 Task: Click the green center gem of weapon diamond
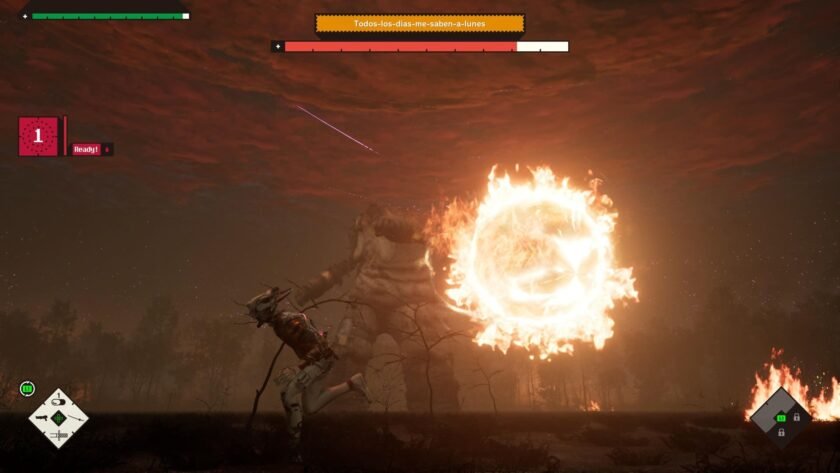[x=58, y=418]
